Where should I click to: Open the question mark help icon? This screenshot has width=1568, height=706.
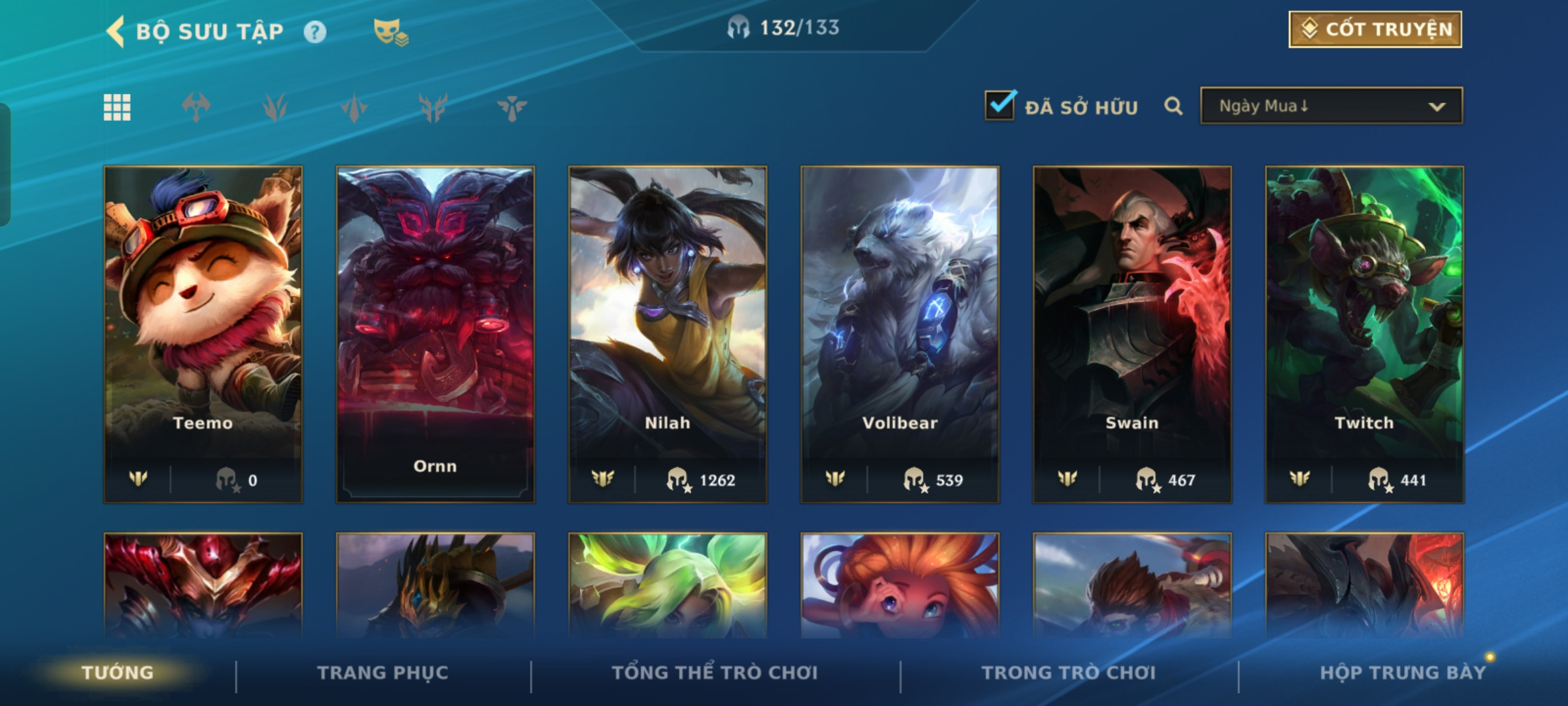pyautogui.click(x=315, y=32)
